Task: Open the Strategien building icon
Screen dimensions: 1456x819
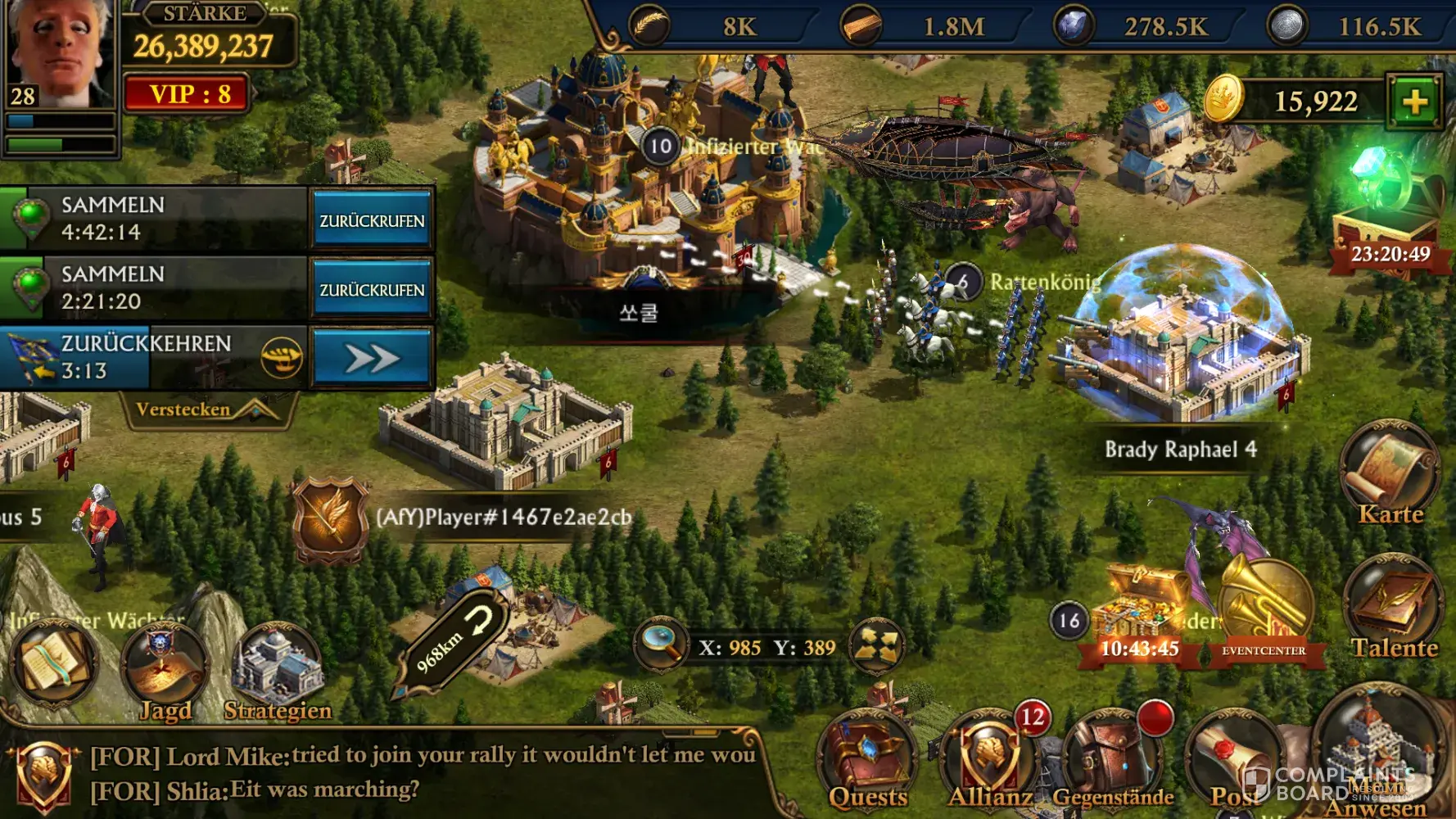Action: click(x=278, y=673)
